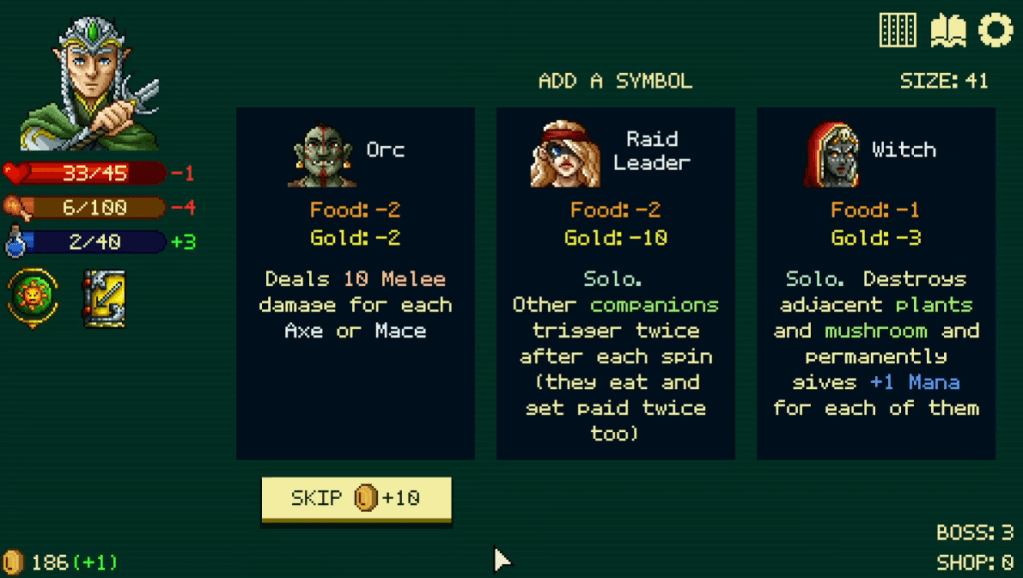The width and height of the screenshot is (1023, 578).
Task: Inspect the yellow sword spellbook item
Action: [103, 298]
